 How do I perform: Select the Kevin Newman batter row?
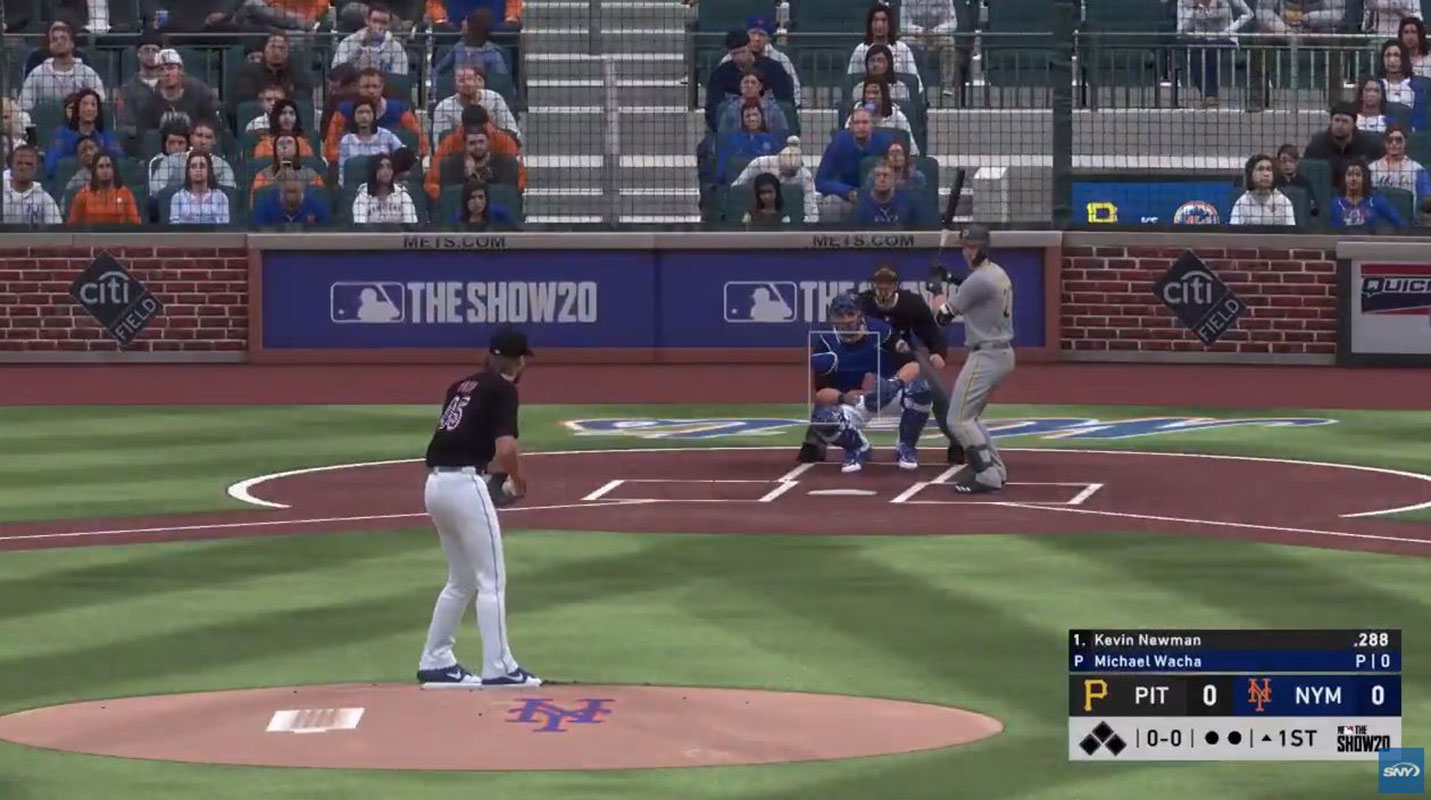[x=1234, y=640]
